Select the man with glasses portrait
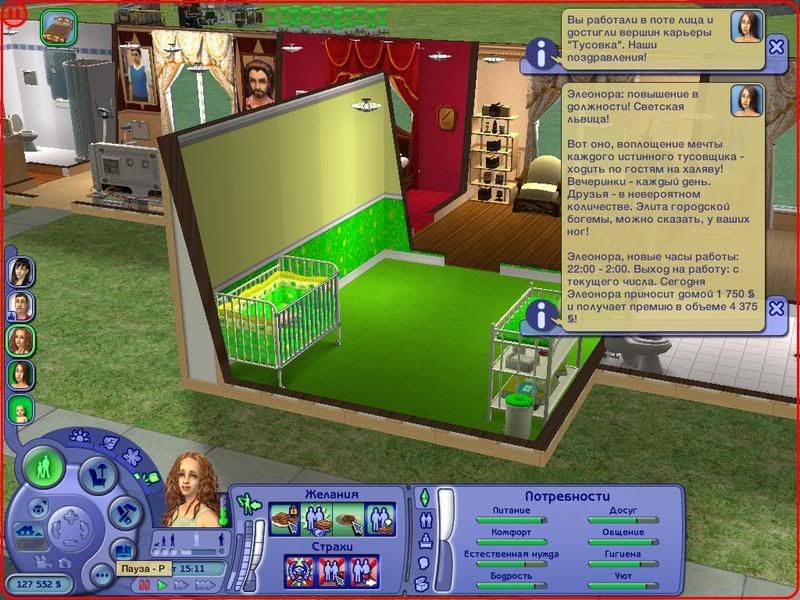This screenshot has height=600, width=800. 21,305
